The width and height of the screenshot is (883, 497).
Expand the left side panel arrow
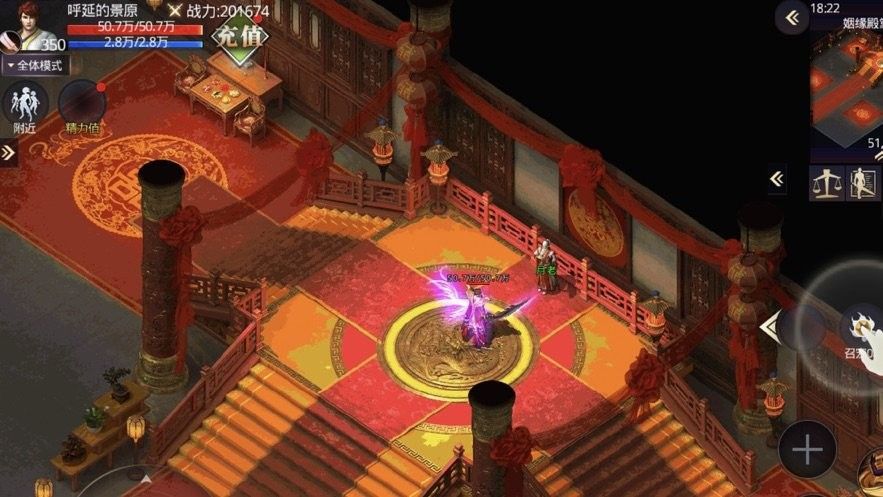[8, 153]
